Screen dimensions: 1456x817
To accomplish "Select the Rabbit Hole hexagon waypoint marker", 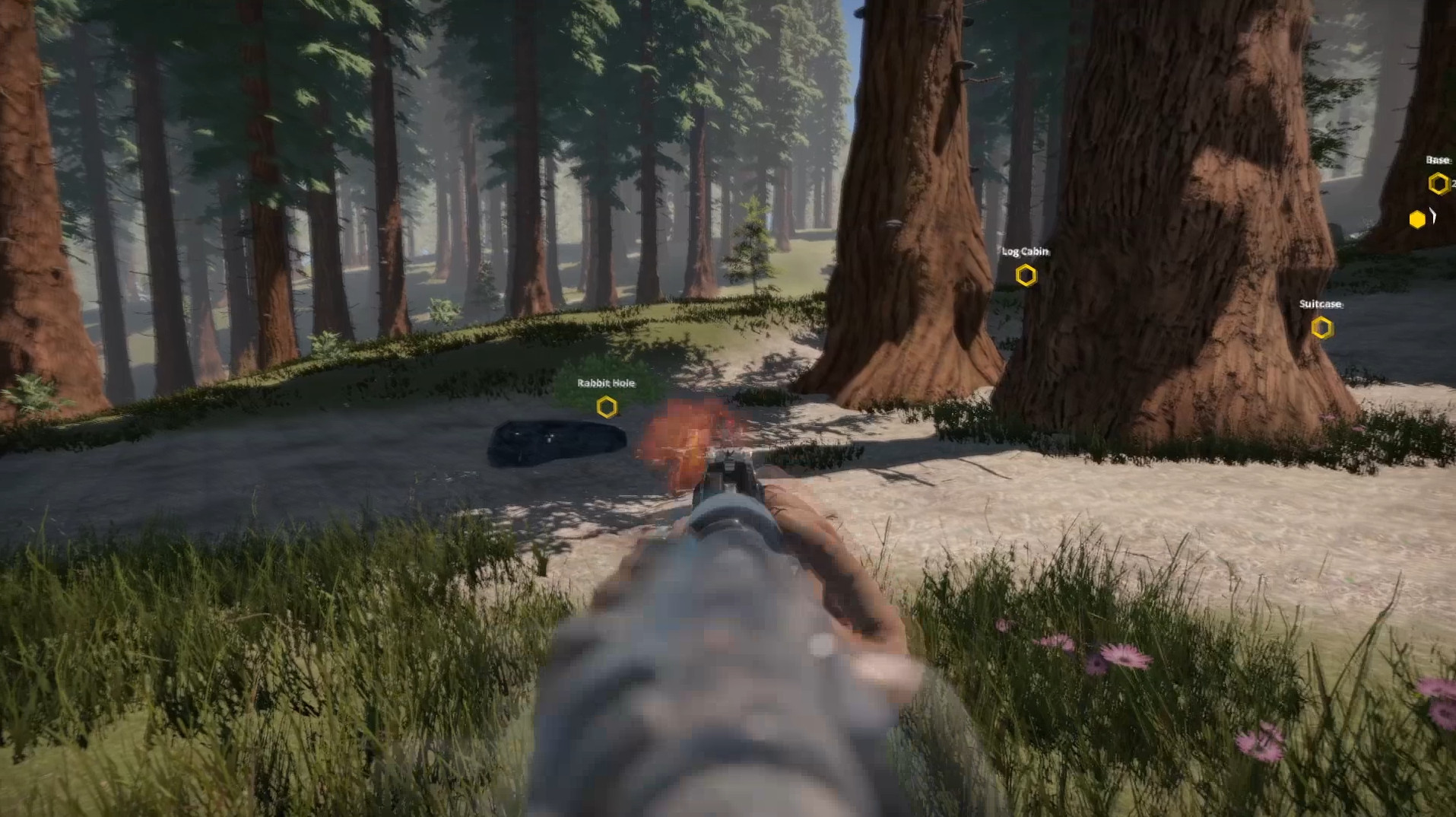I will pyautogui.click(x=606, y=407).
